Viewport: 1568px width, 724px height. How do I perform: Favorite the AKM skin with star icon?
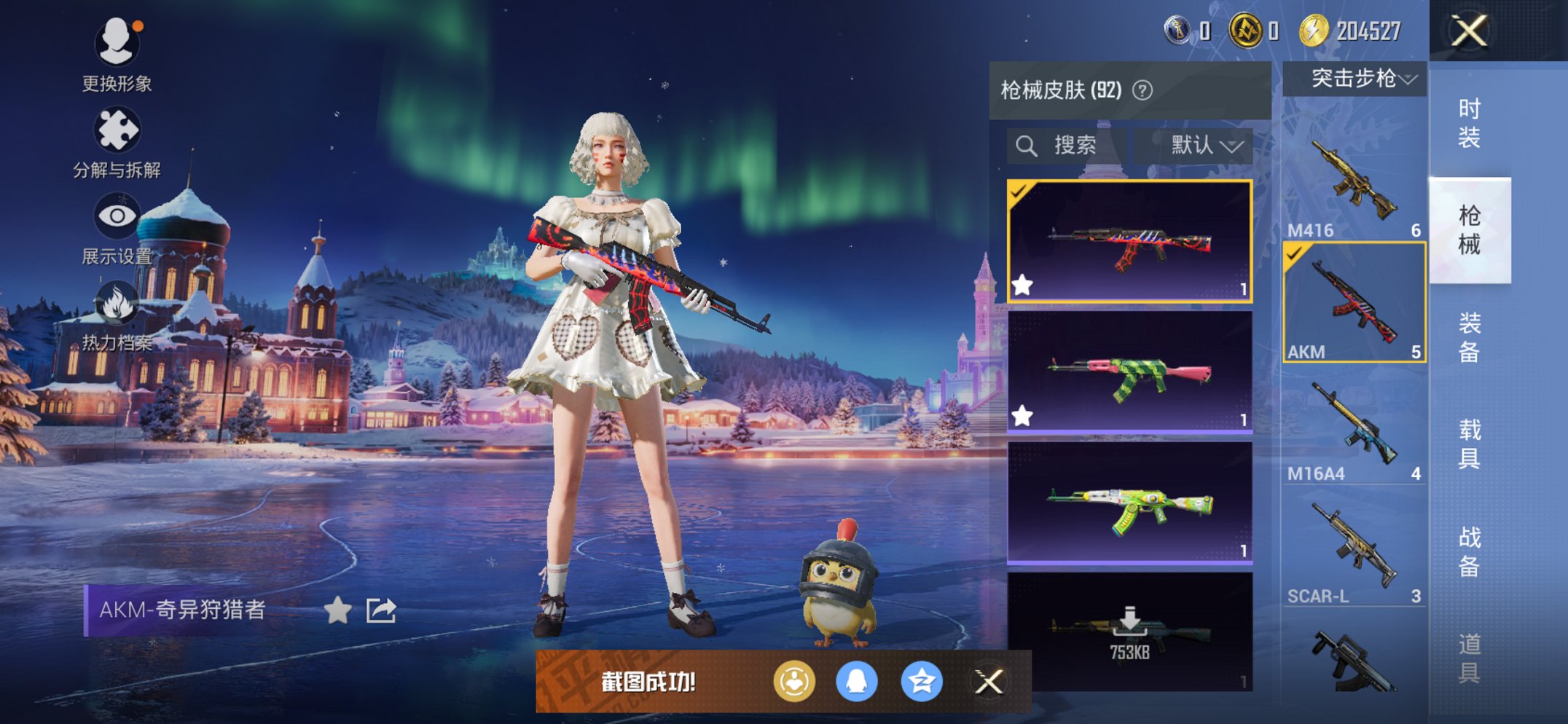pos(337,610)
